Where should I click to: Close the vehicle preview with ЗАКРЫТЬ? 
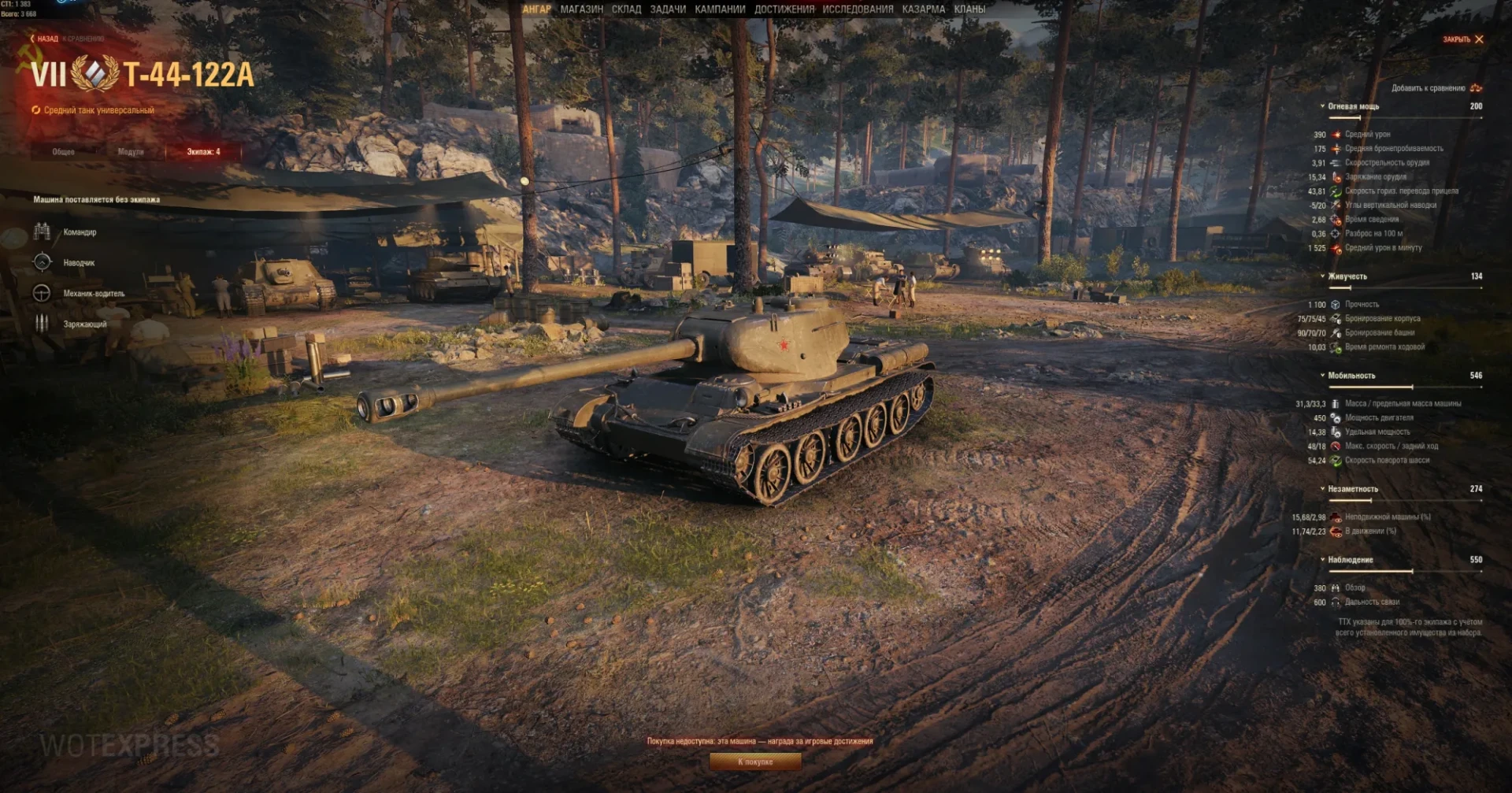1462,39
